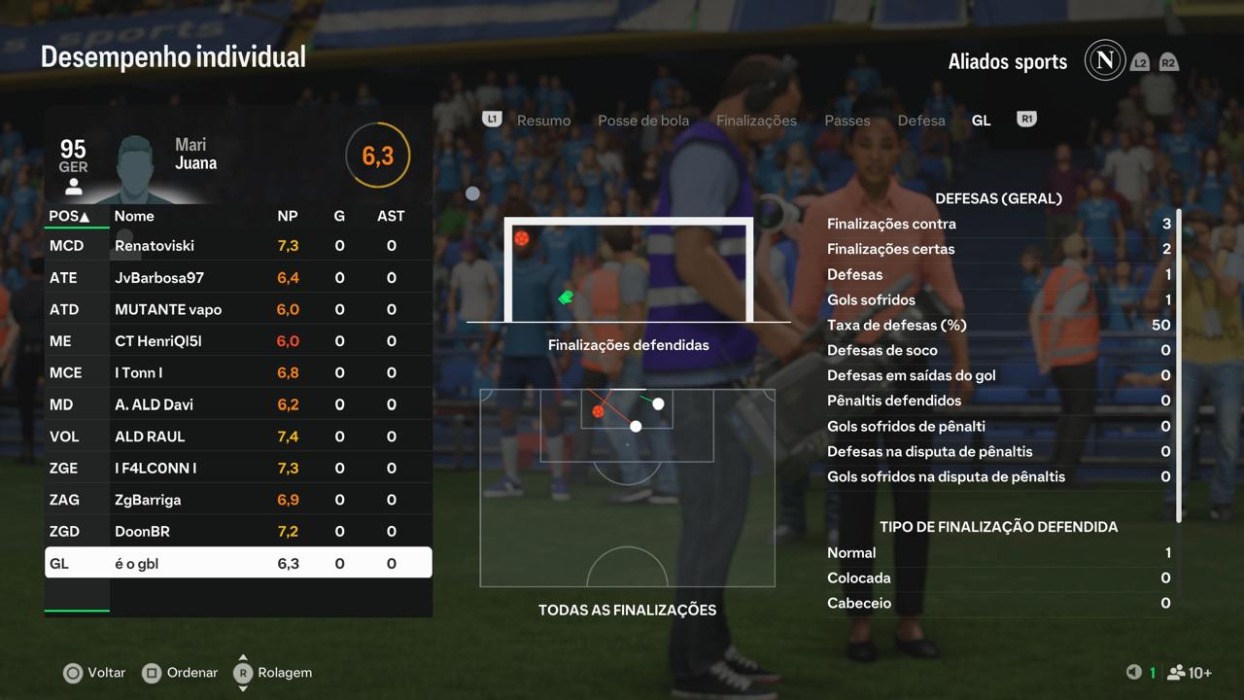
Task: Choose the ALD RAUL row
Action: (x=238, y=436)
